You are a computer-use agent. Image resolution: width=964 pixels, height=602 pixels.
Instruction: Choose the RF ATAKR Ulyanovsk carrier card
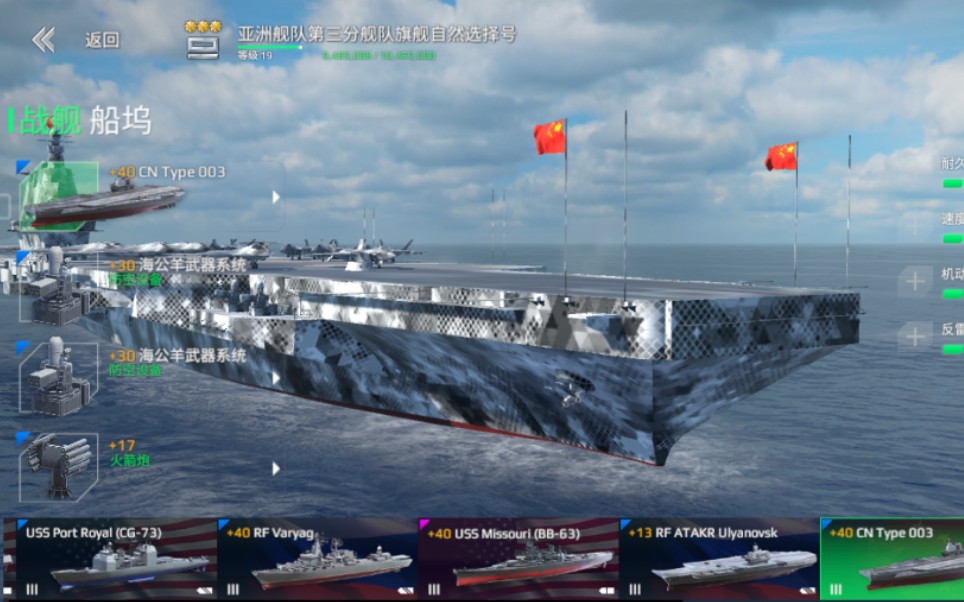tap(718, 558)
